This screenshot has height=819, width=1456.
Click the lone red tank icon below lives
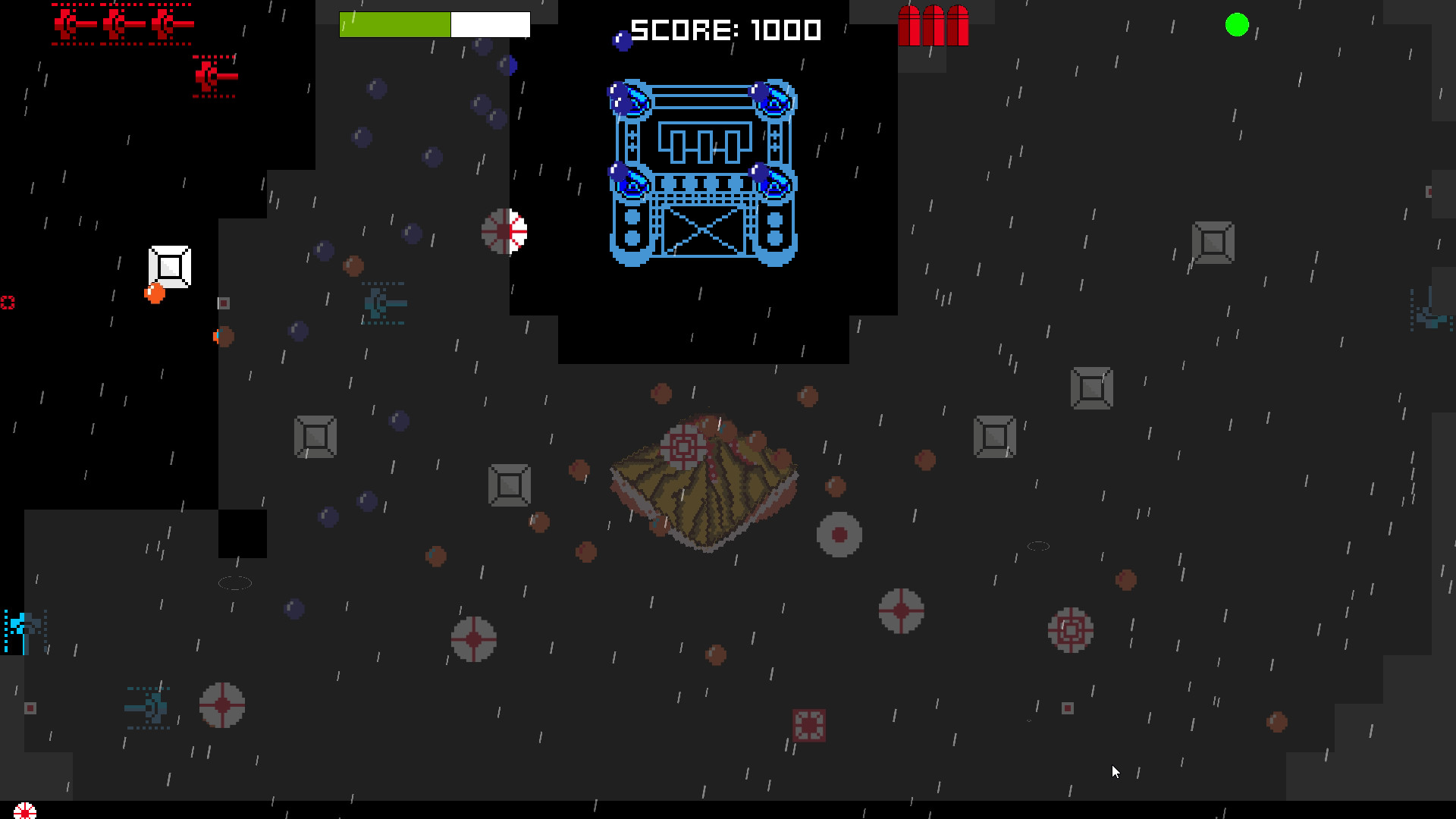pos(215,76)
